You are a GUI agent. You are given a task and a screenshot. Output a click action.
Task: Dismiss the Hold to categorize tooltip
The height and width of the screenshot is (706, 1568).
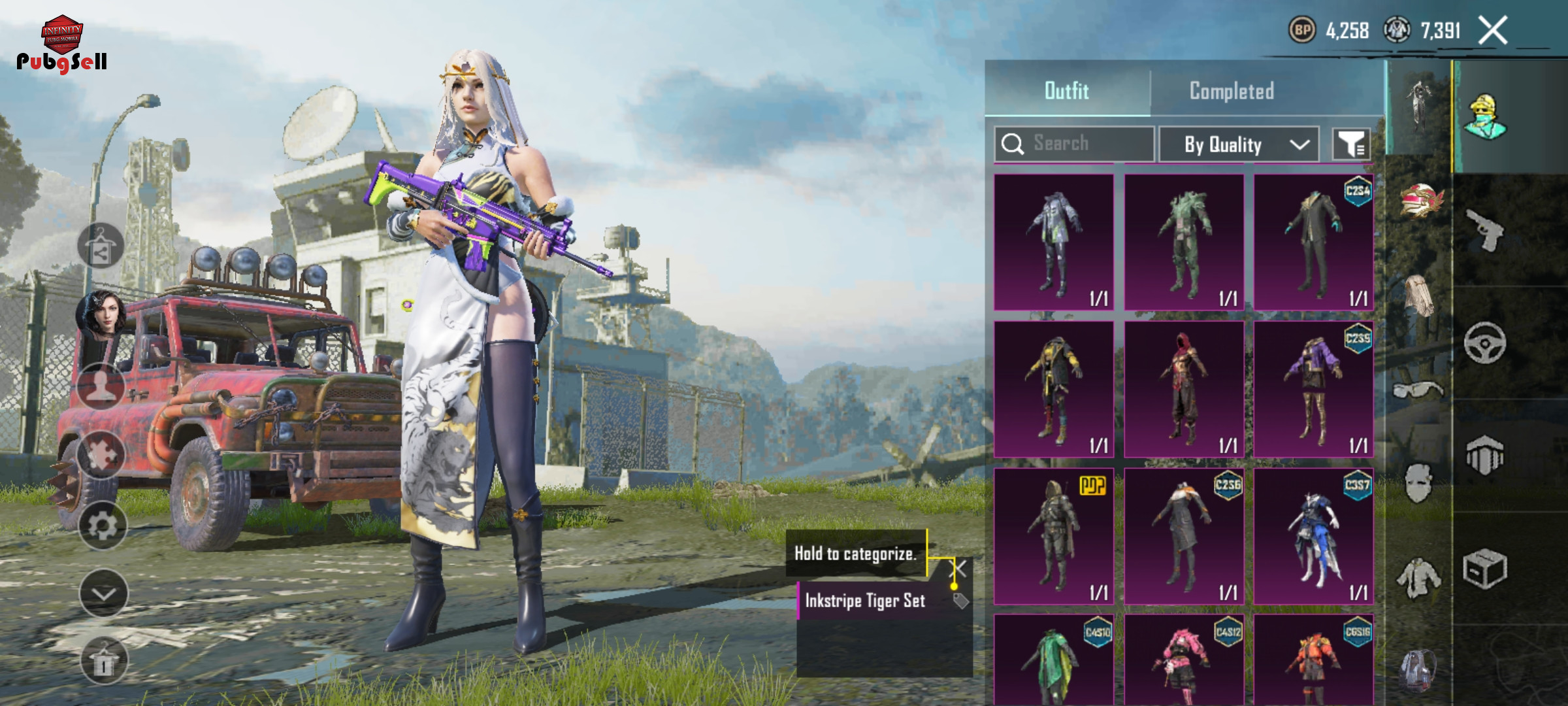pyautogui.click(x=959, y=569)
